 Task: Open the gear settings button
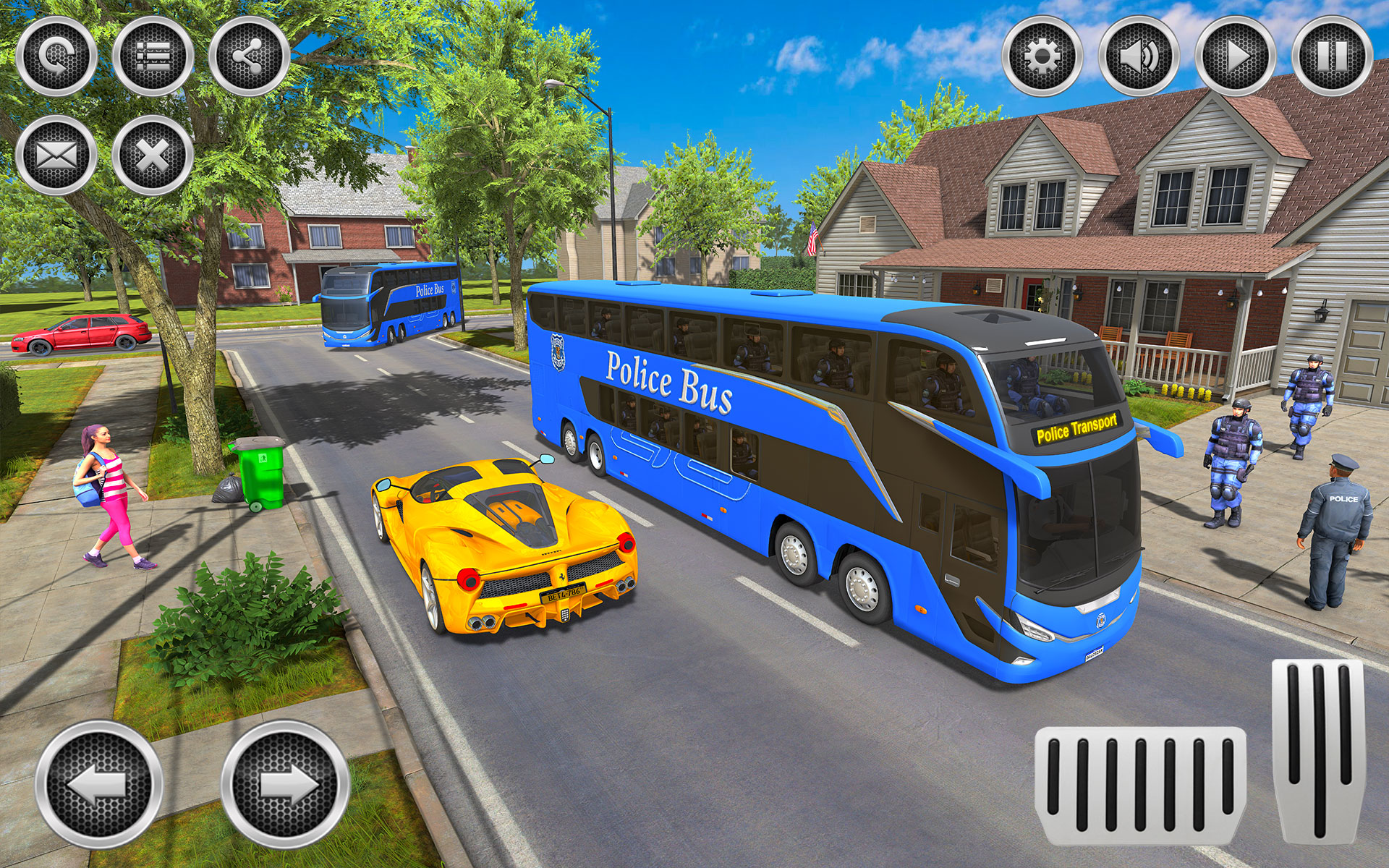pyautogui.click(x=1042, y=56)
